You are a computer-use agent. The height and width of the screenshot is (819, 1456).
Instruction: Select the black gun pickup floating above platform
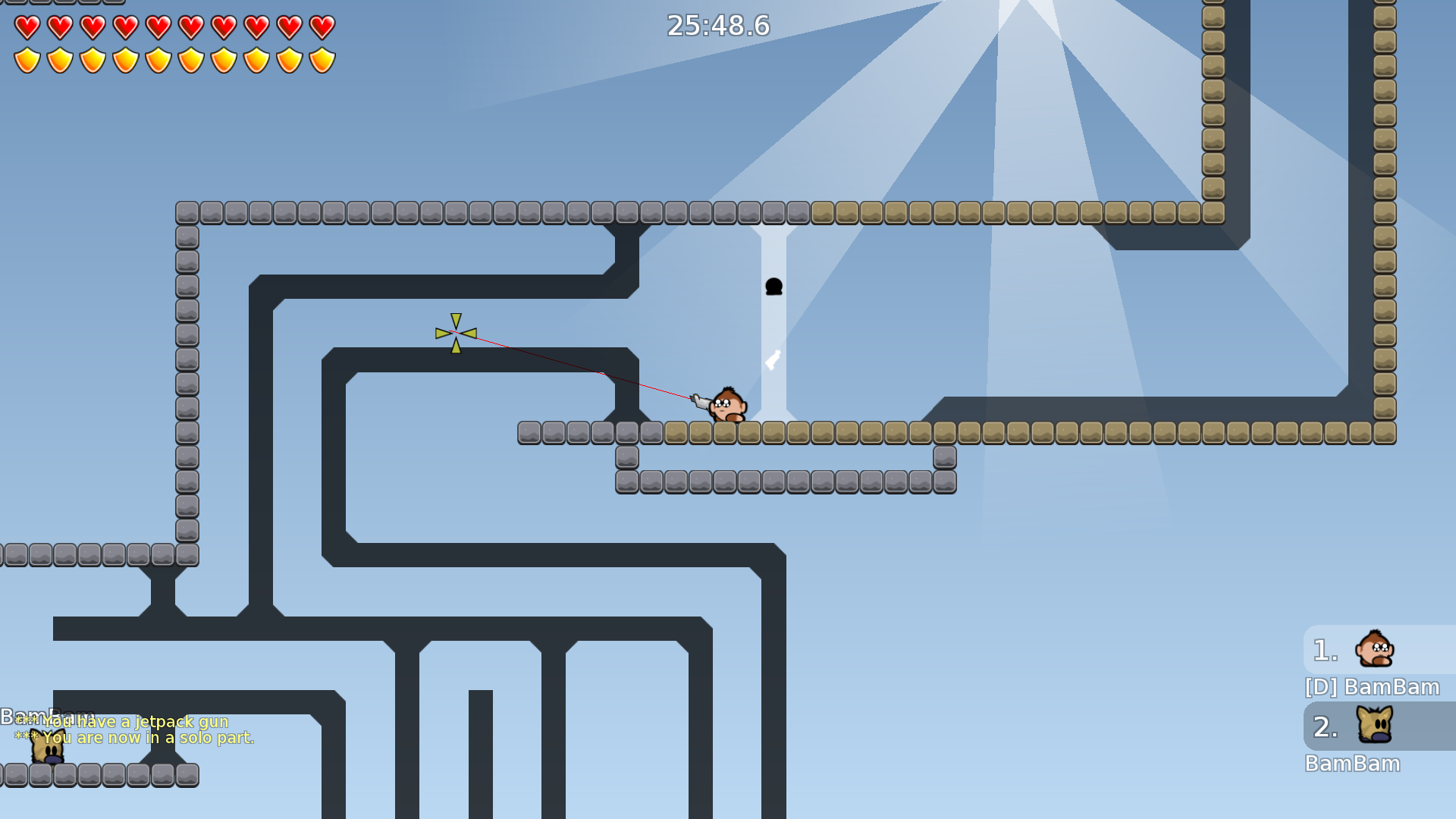(773, 286)
